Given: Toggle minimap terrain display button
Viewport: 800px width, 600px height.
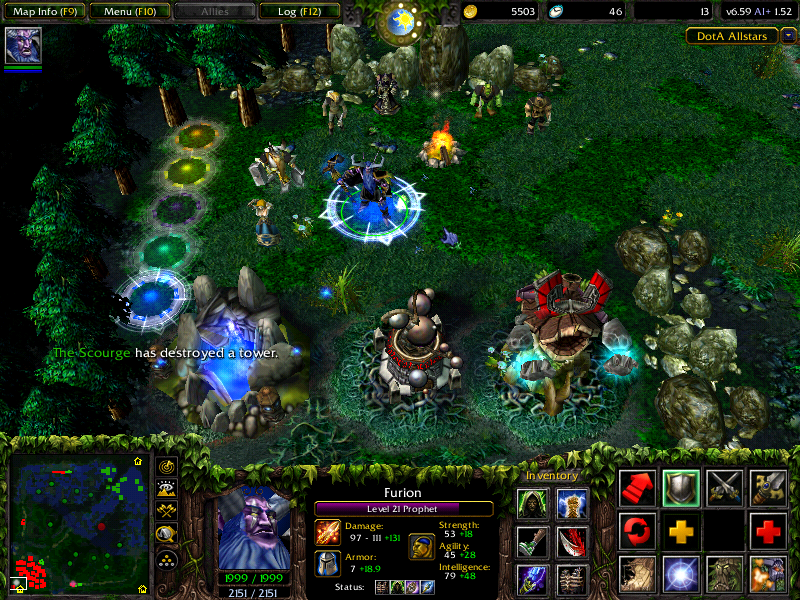Looking at the screenshot, I should (167, 490).
